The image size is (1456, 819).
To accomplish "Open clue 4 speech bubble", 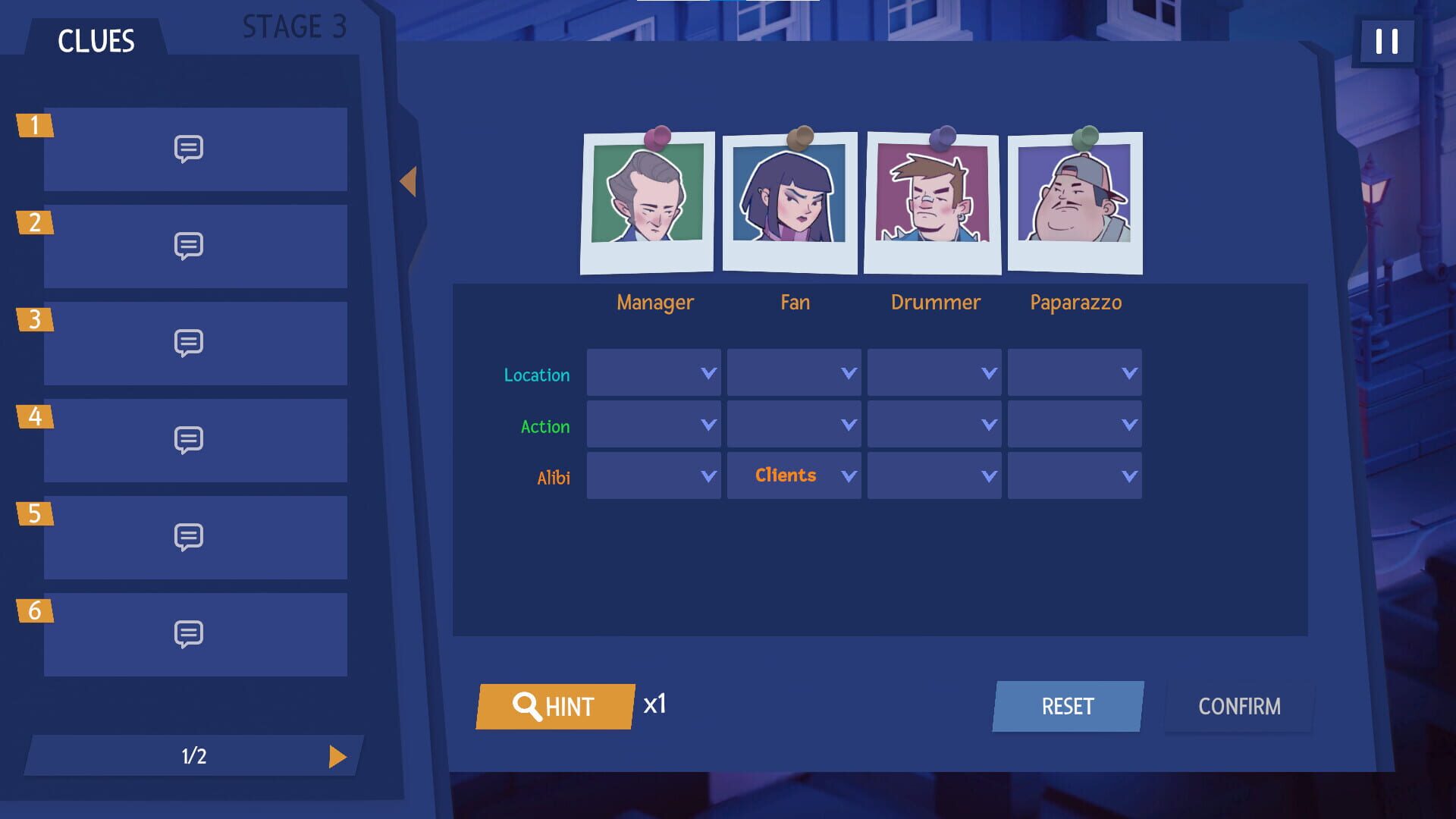I will (190, 440).
